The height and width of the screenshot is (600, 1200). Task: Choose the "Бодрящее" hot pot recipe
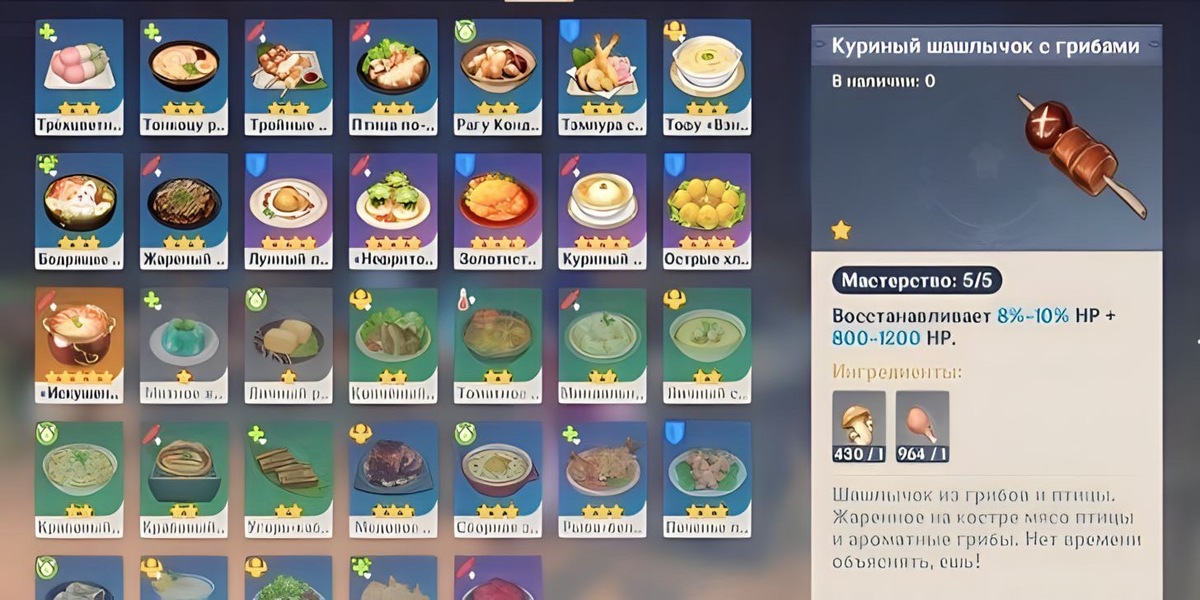pyautogui.click(x=80, y=210)
